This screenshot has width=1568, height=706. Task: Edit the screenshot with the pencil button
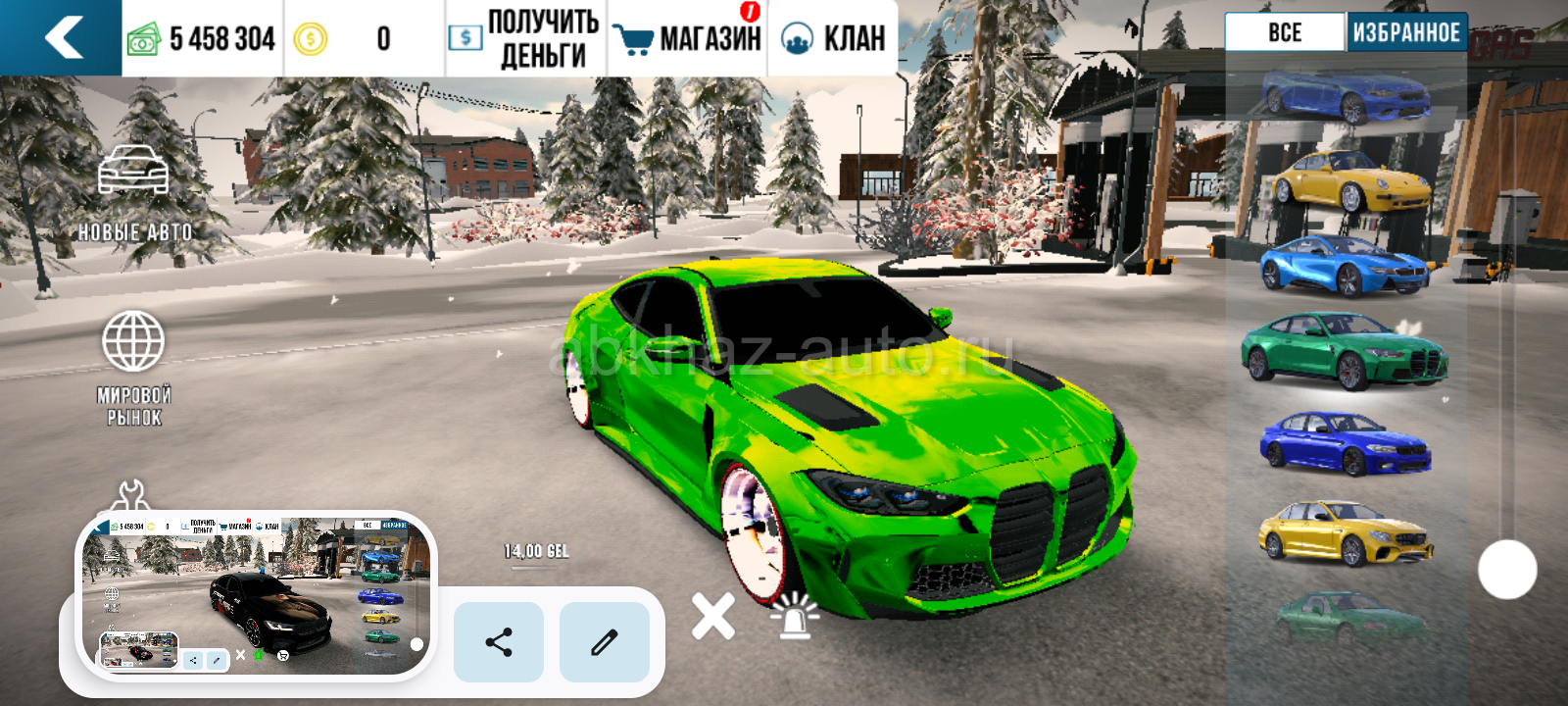click(x=604, y=642)
